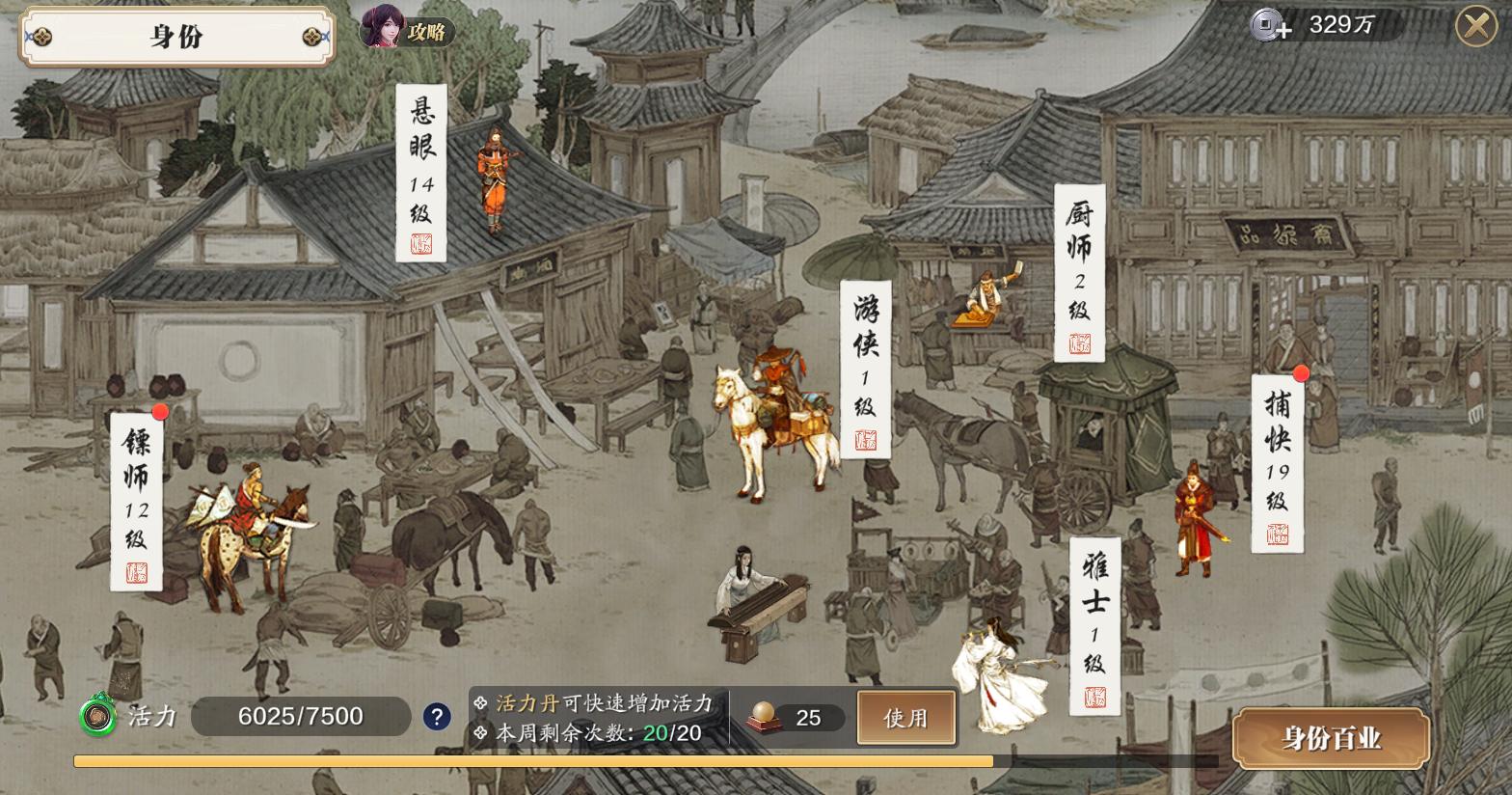The width and height of the screenshot is (1512, 795).
Task: Click the 身份 title banner
Action: 176,35
